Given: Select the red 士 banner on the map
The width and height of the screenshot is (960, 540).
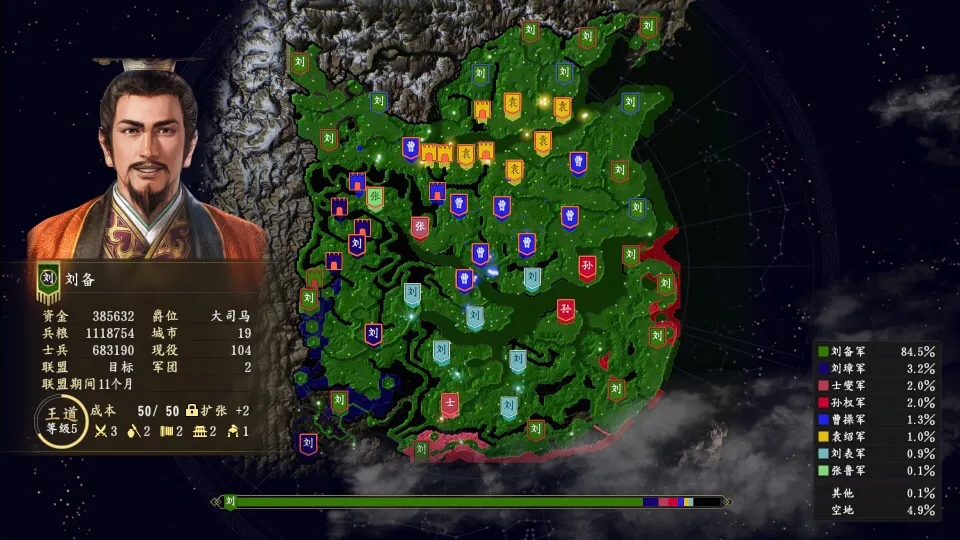Looking at the screenshot, I should (x=450, y=404).
